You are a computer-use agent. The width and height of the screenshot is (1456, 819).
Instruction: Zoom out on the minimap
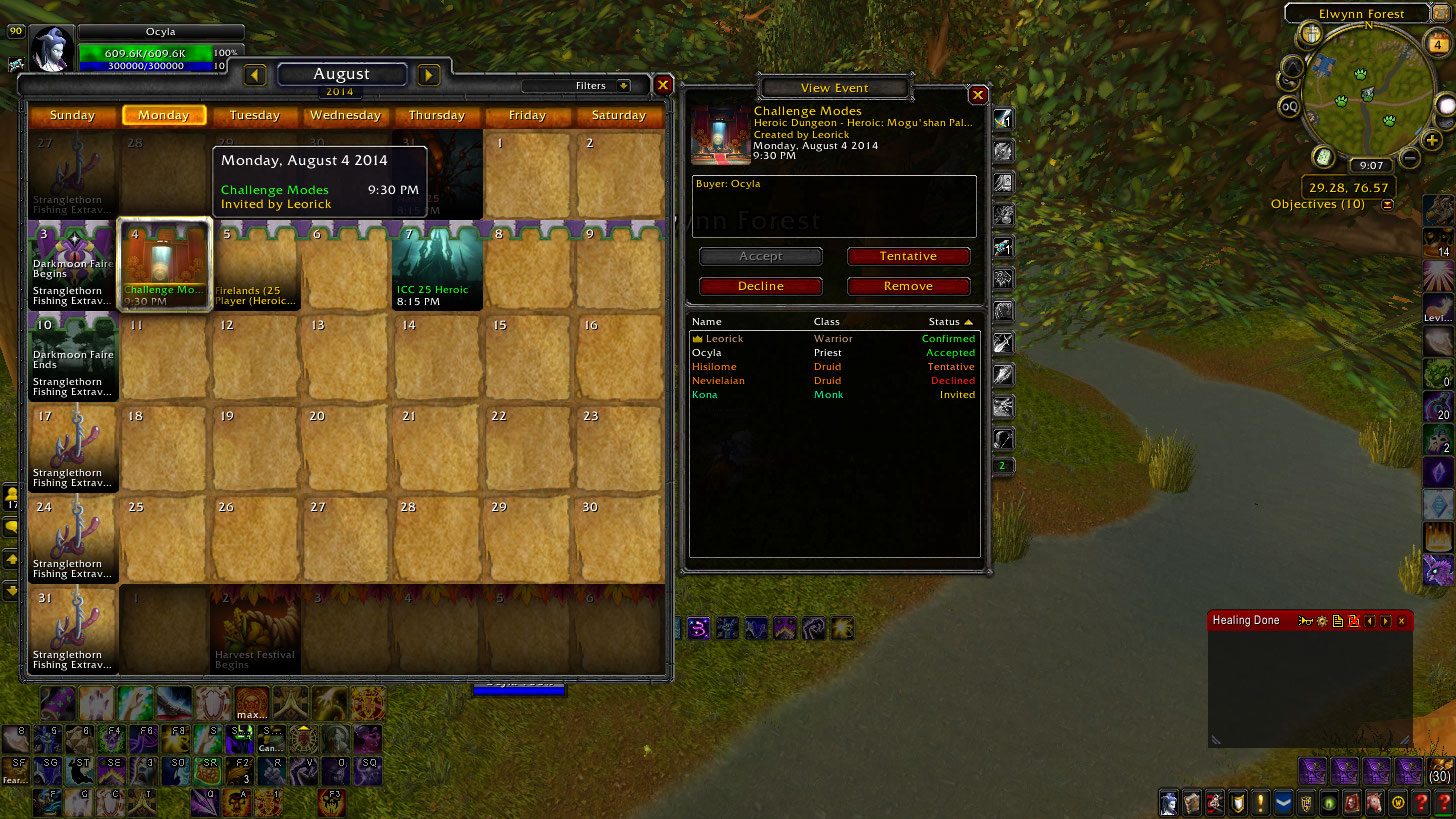tap(1409, 158)
